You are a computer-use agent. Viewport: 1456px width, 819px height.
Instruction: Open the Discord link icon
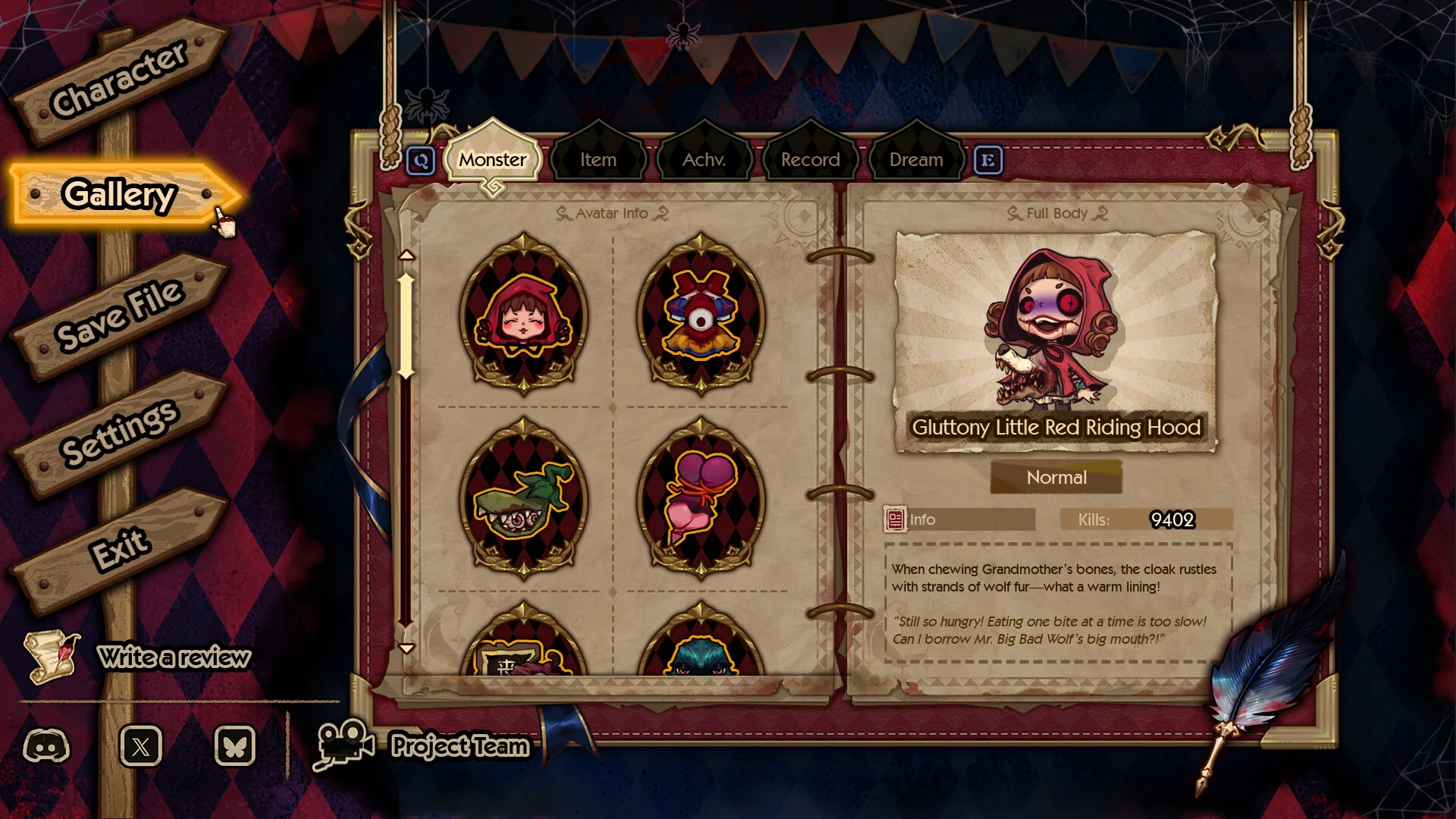coord(46,746)
